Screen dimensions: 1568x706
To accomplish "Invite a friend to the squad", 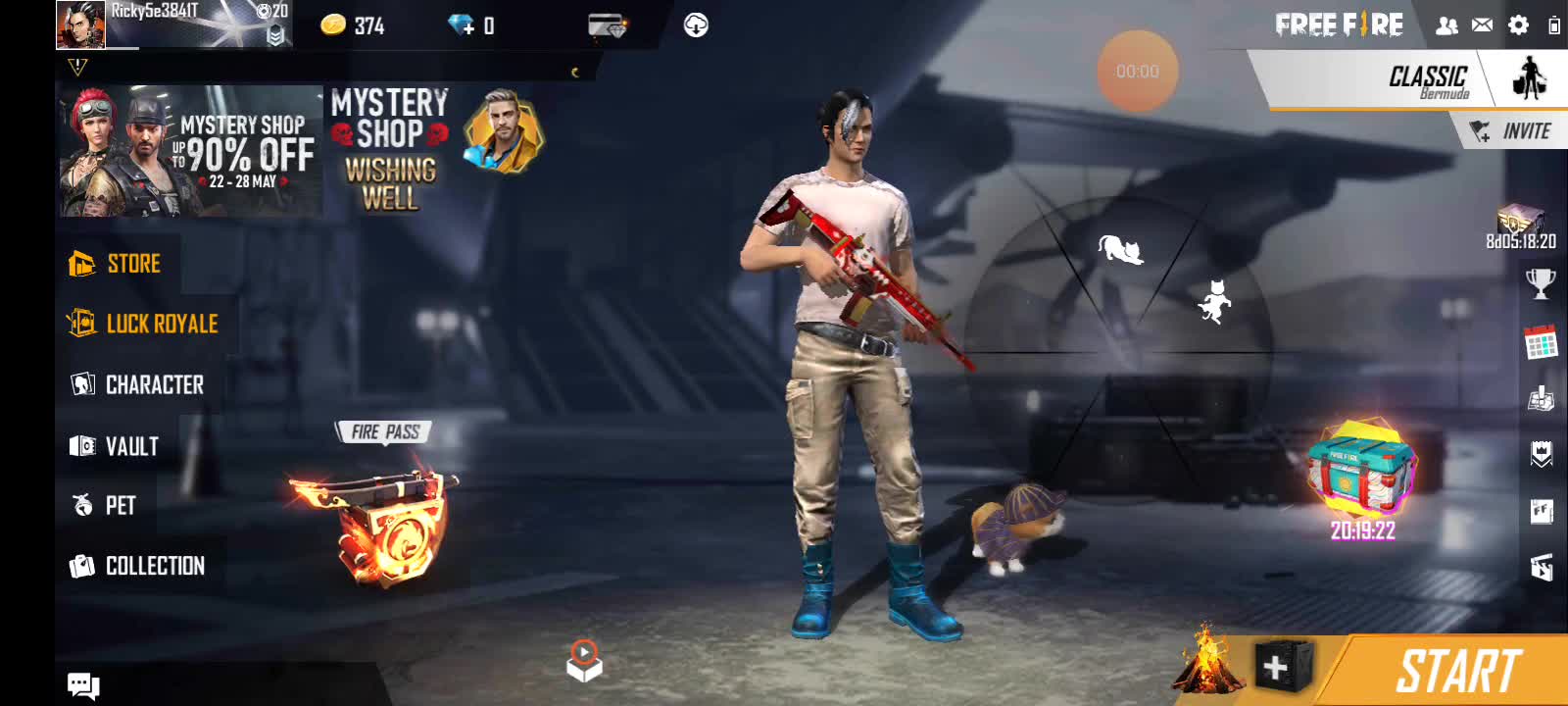I will click(1513, 131).
